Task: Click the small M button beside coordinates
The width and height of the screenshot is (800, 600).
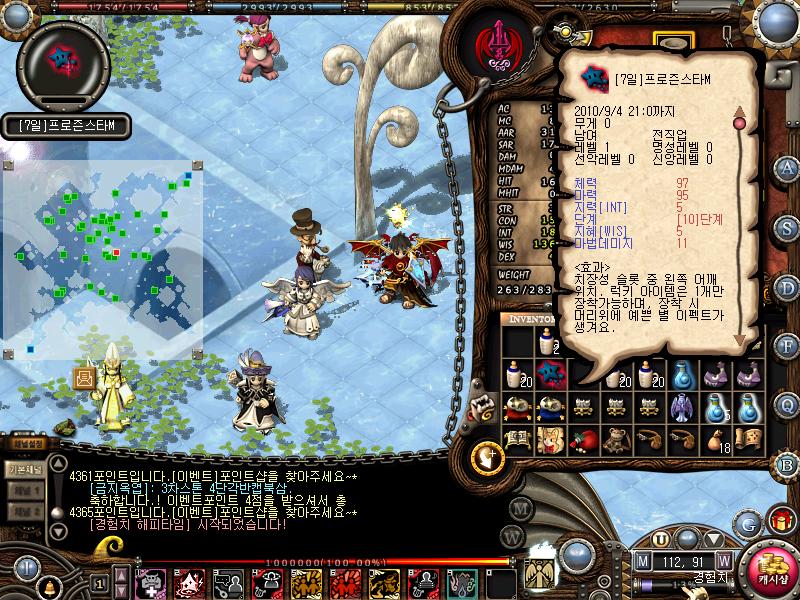Action: (x=642, y=561)
